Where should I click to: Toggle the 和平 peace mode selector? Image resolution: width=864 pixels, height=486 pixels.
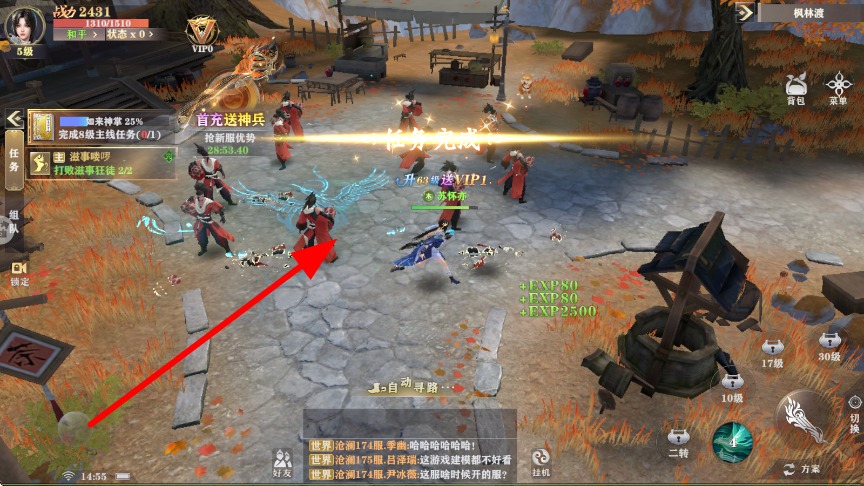pyautogui.click(x=77, y=34)
